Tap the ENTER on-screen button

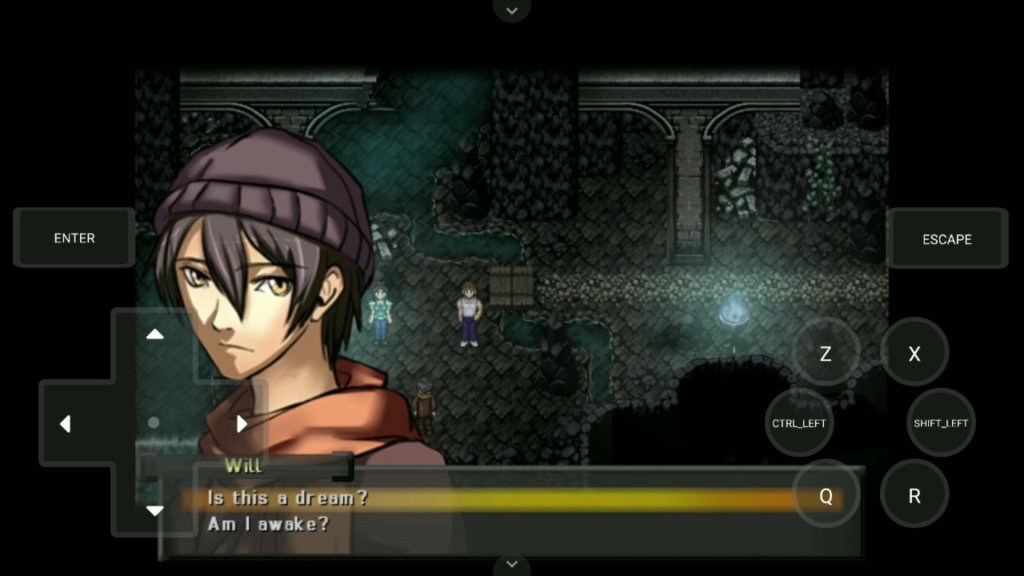(74, 238)
